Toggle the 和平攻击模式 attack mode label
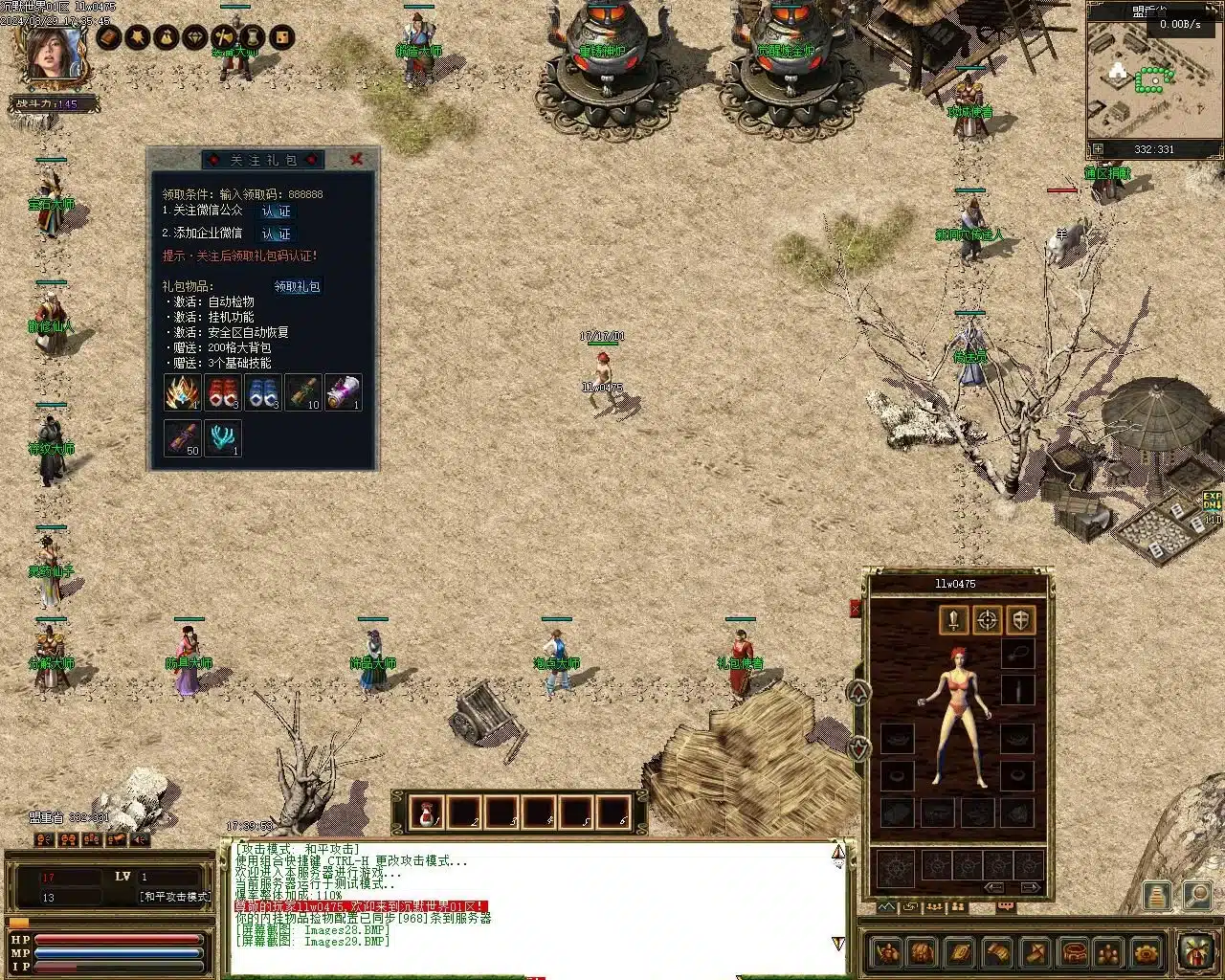Image resolution: width=1225 pixels, height=980 pixels. click(174, 897)
